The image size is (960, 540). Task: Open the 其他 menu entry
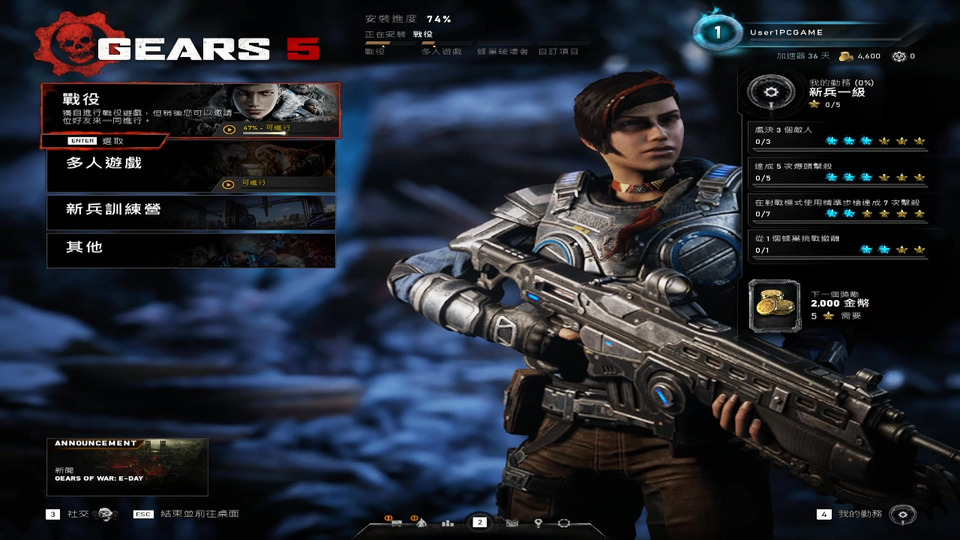(x=190, y=249)
